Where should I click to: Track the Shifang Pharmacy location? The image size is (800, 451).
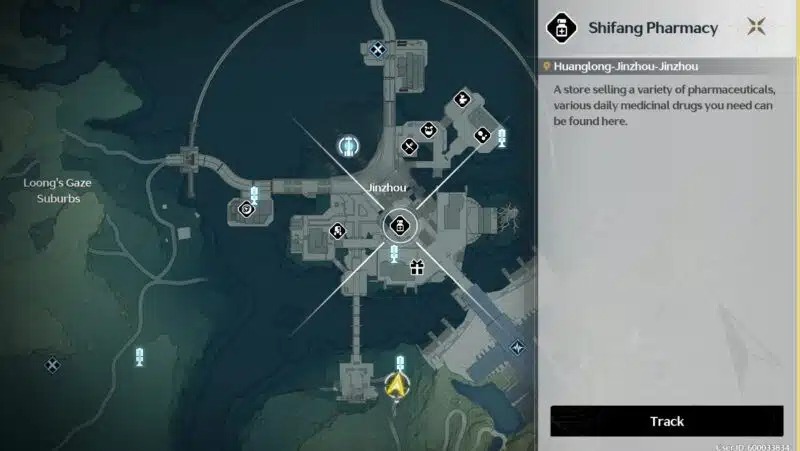pyautogui.click(x=666, y=421)
